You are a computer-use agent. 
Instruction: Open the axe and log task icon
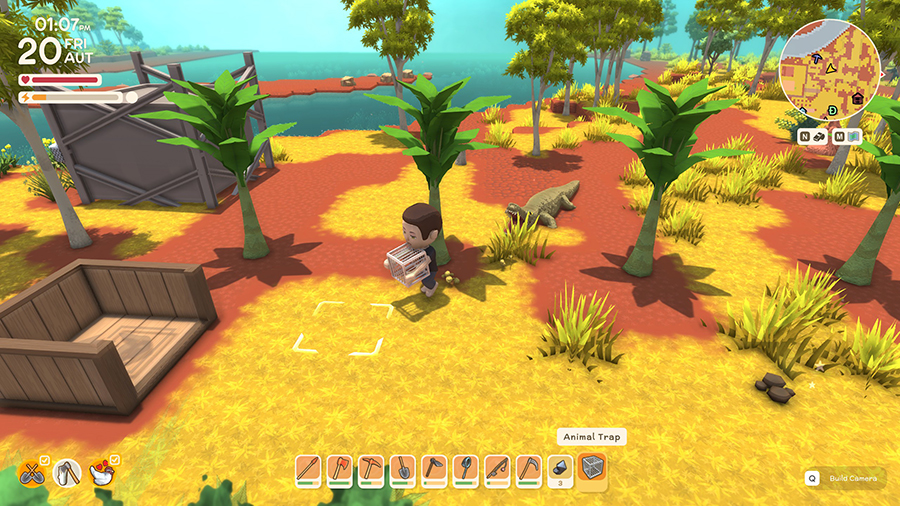(x=67, y=474)
